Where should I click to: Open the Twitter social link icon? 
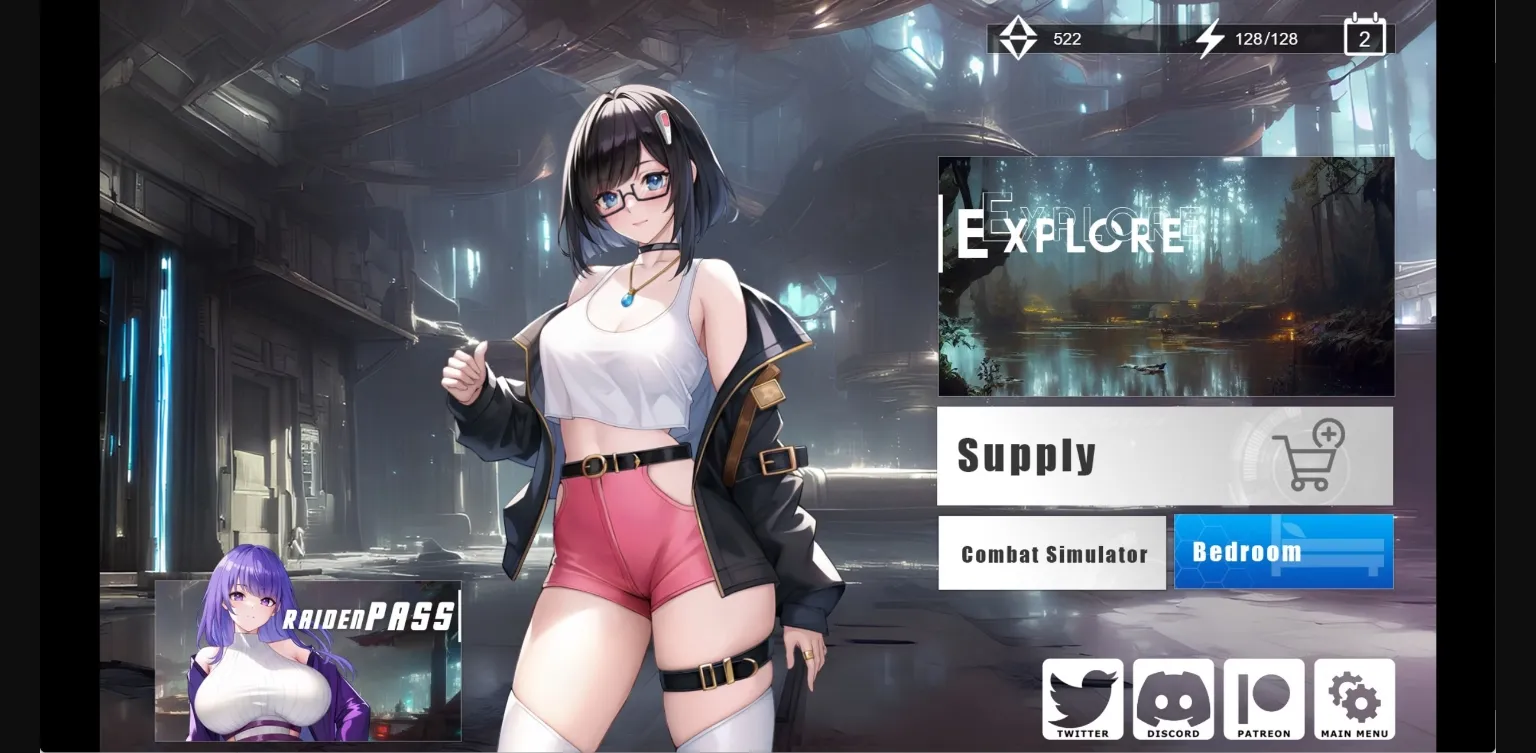(1084, 700)
